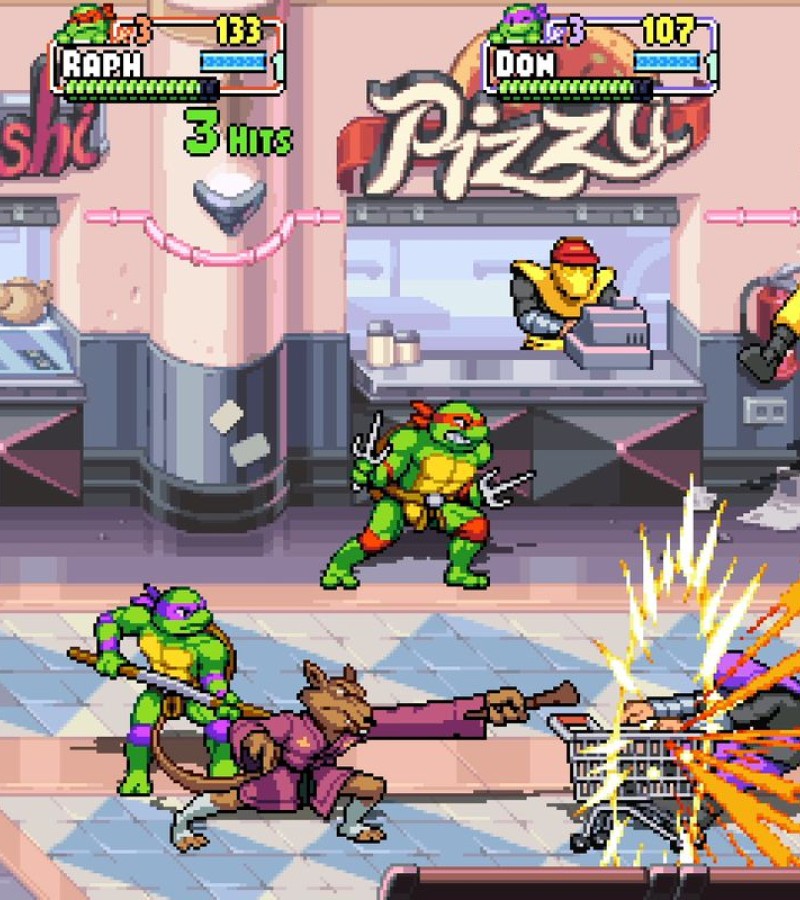Click Raph's turtle portrait icon
The height and width of the screenshot is (900, 800).
point(83,24)
